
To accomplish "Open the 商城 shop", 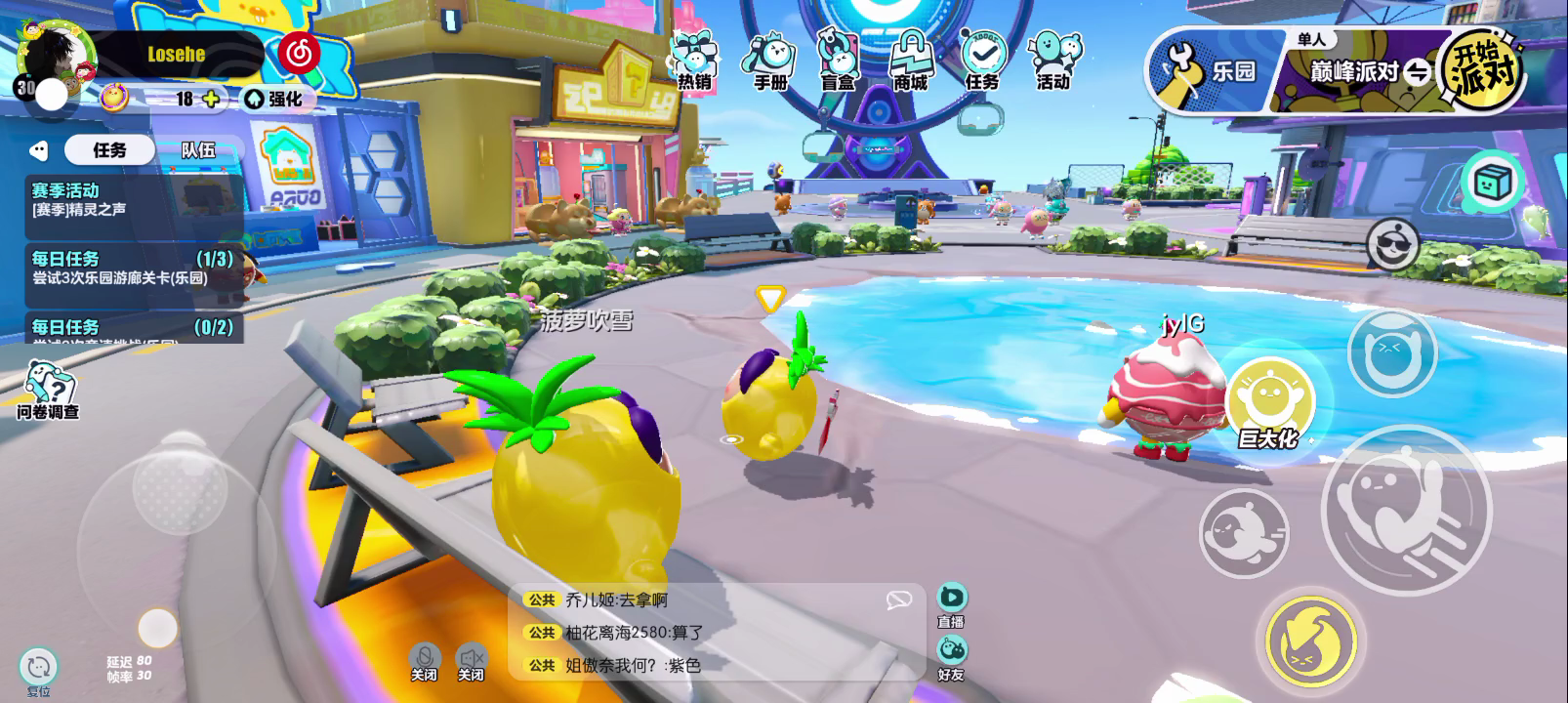I will click(x=910, y=60).
